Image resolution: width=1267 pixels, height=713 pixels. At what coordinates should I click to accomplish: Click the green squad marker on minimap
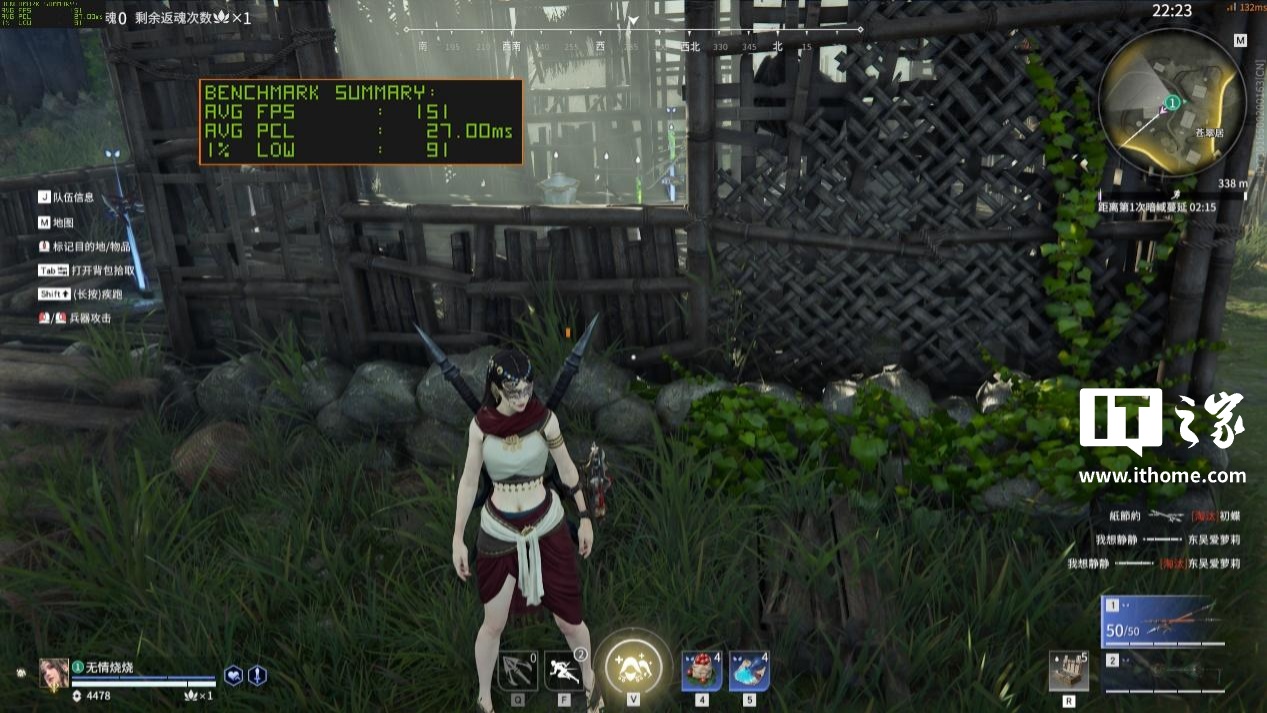click(x=1173, y=102)
